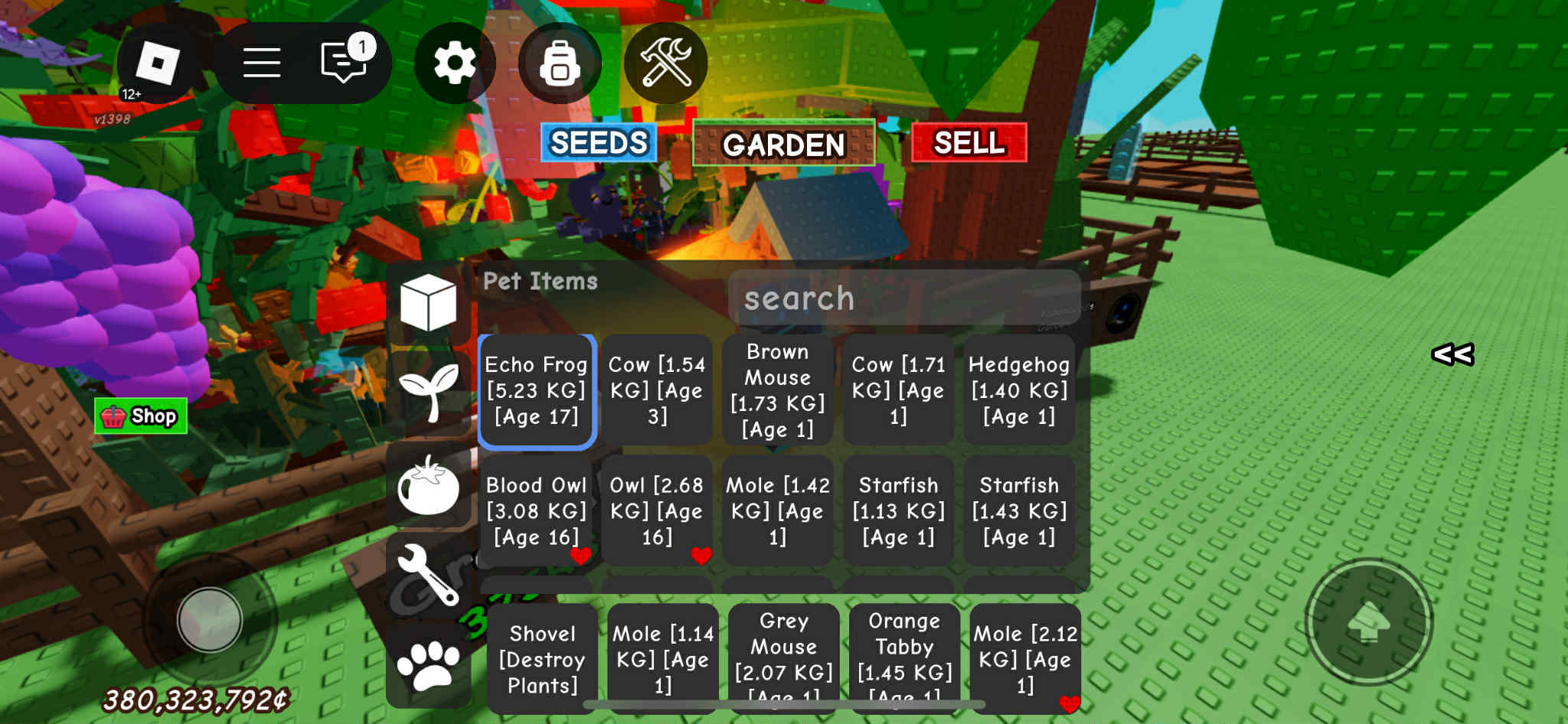Switch to the sprout seeds category

pyautogui.click(x=428, y=392)
